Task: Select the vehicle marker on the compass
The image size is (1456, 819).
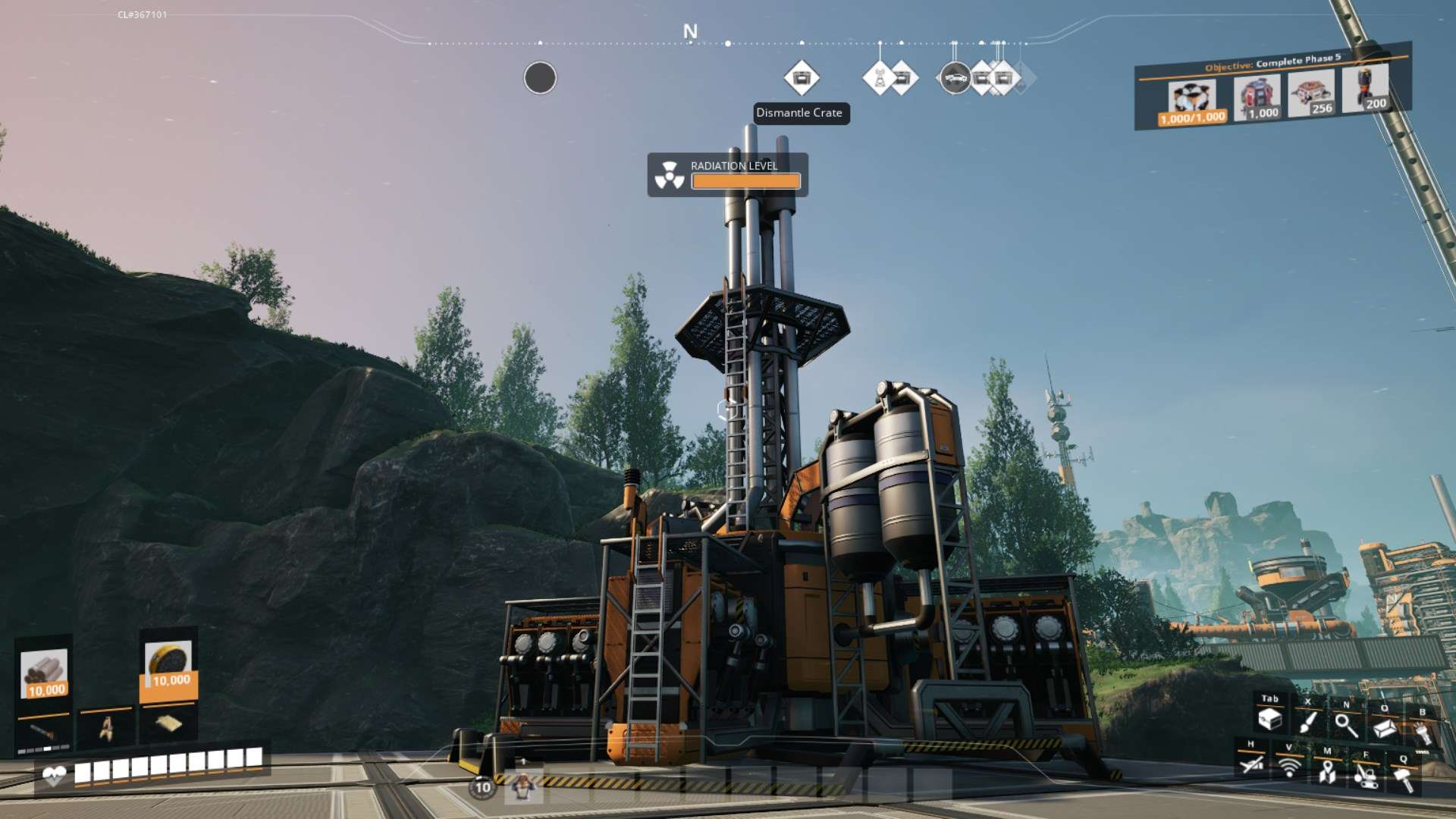Action: click(x=954, y=77)
